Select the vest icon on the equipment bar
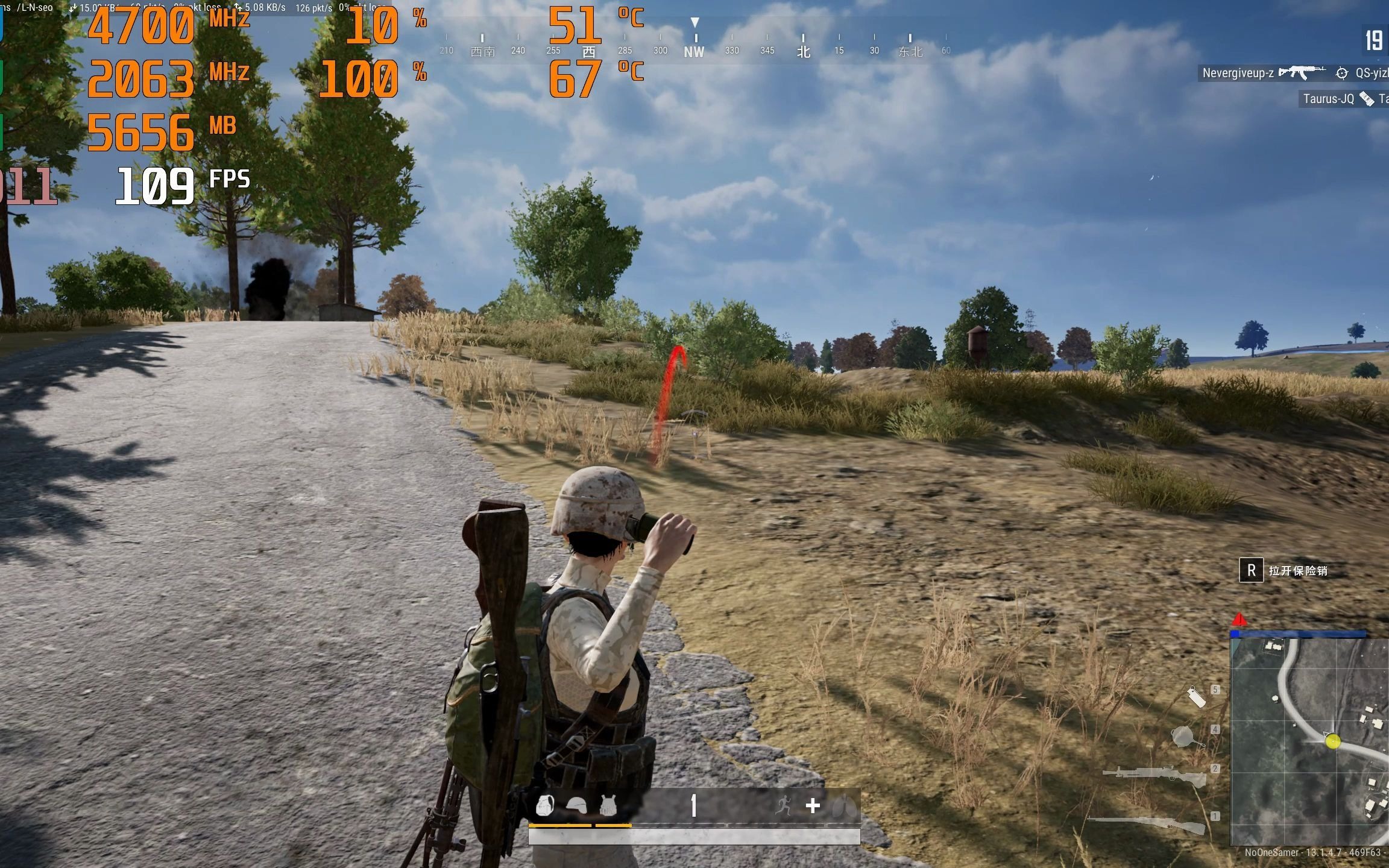Viewport: 1389px width, 868px height. click(608, 807)
